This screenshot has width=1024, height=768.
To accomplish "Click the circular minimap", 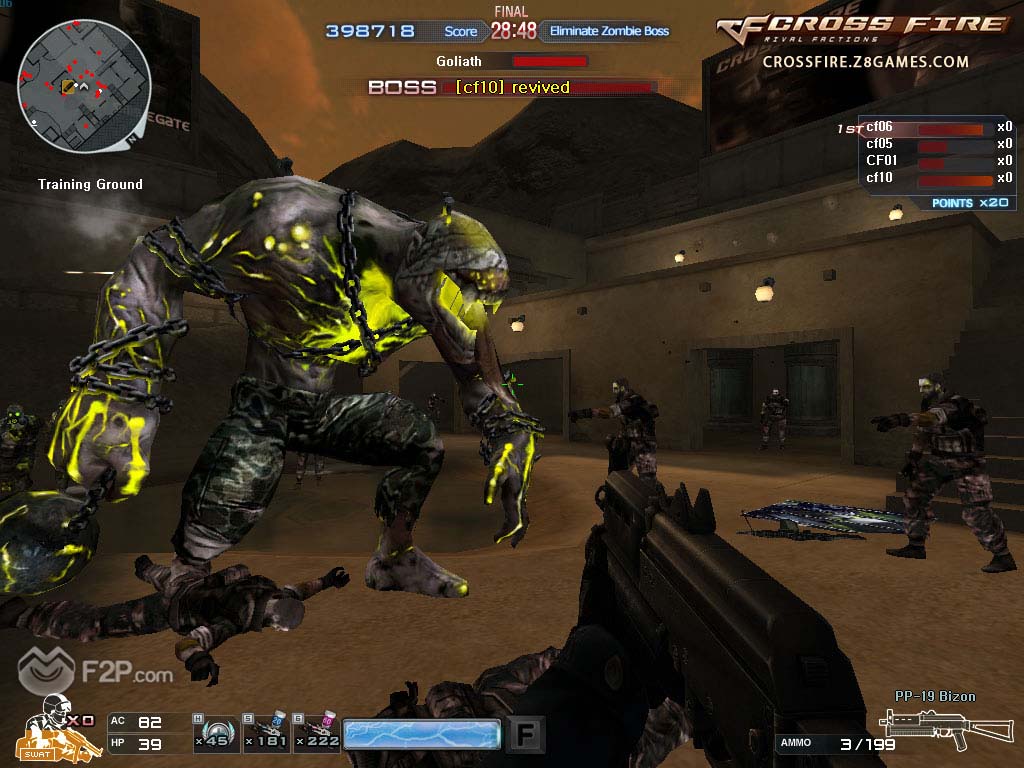I will click(x=84, y=86).
